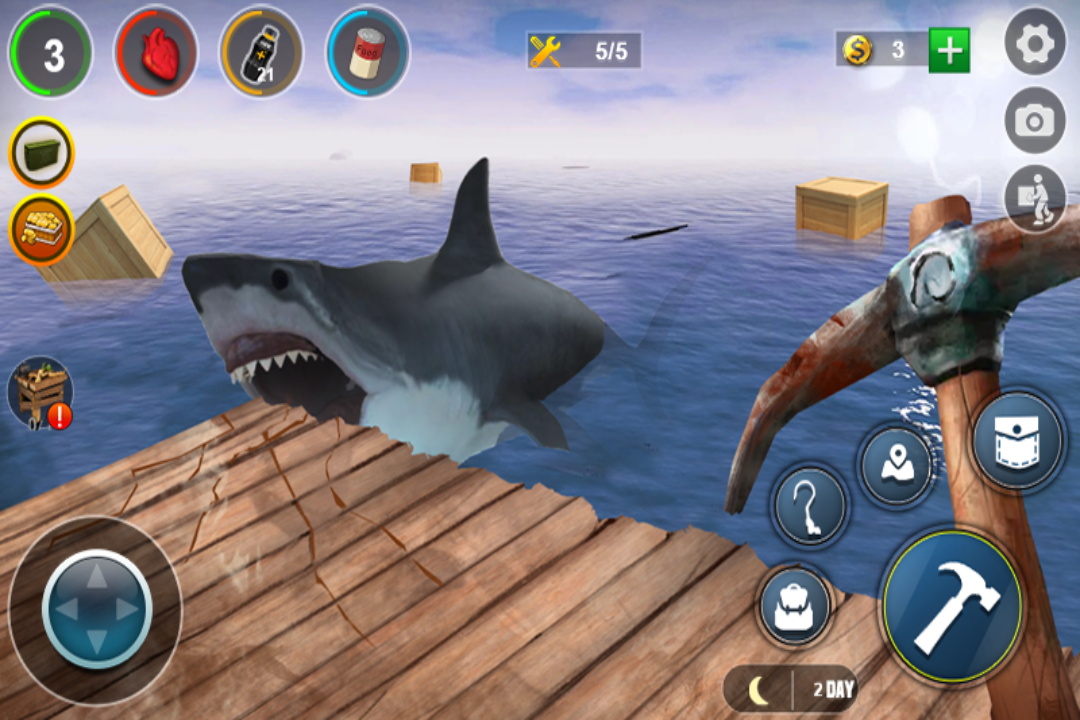
Task: Select the water bottle icon
Action: [261, 52]
